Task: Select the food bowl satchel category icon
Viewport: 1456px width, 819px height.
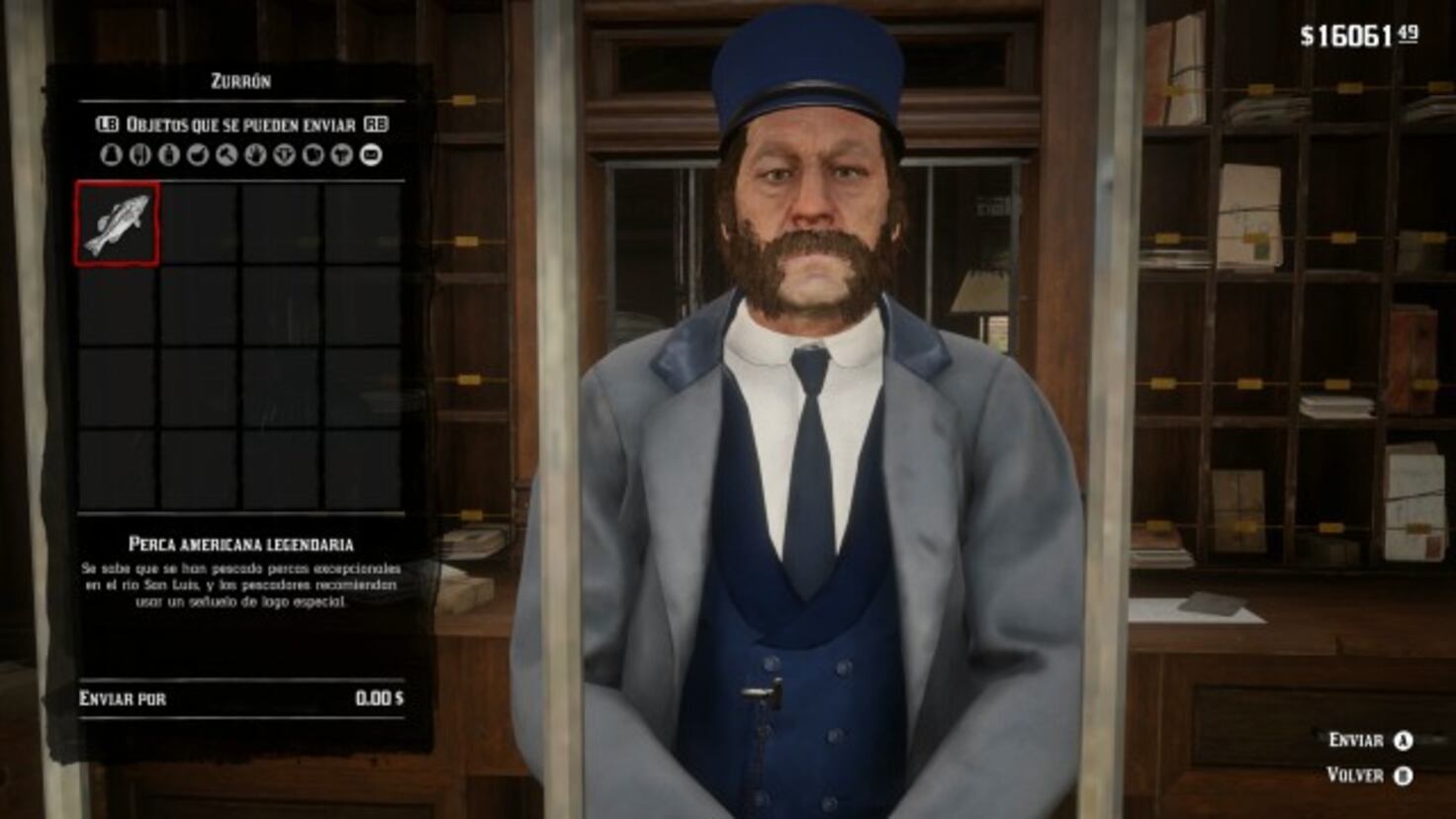Action: point(200,154)
